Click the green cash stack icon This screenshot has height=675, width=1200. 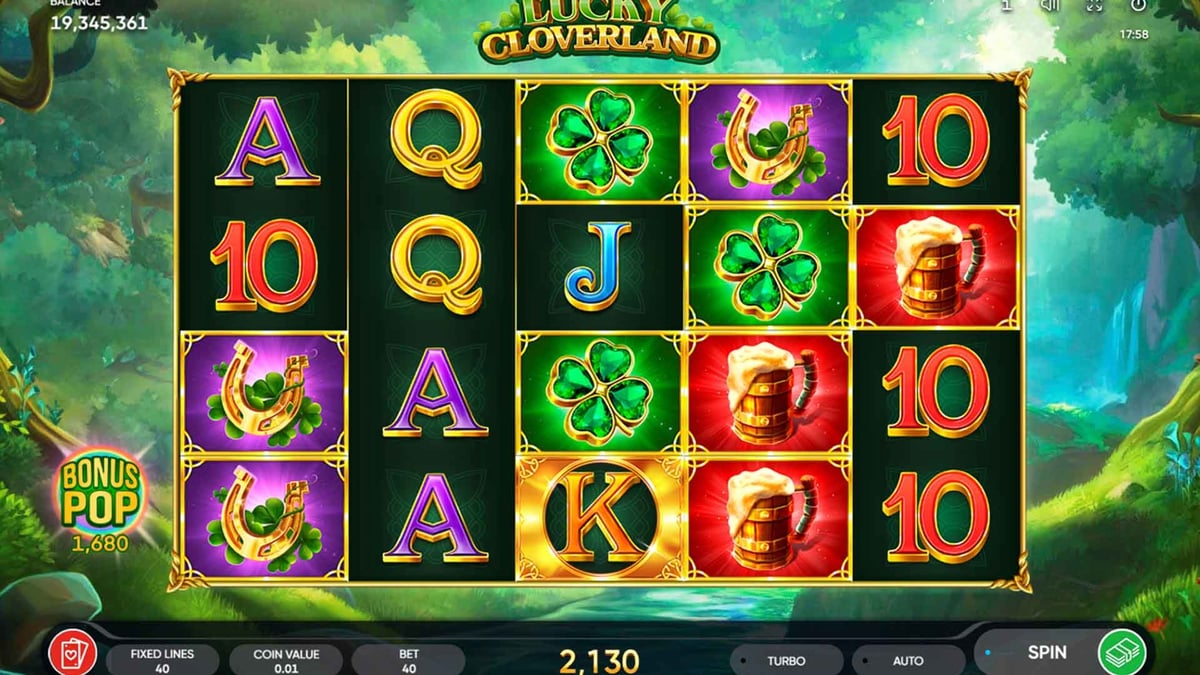1122,653
